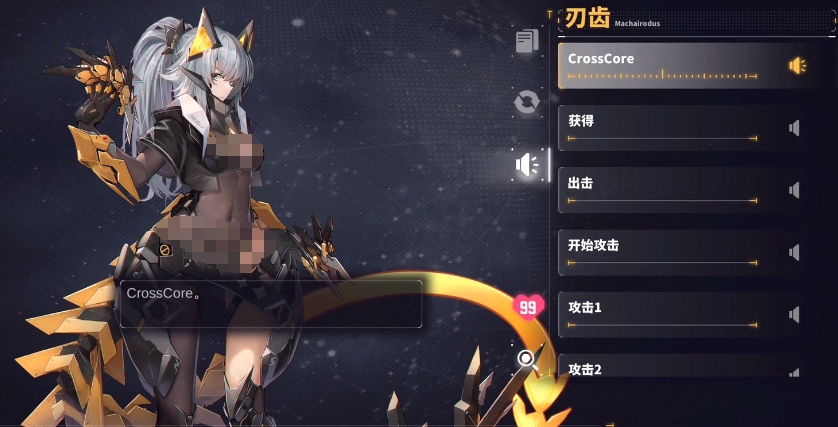Image resolution: width=838 pixels, height=427 pixels.
Task: Click the orange speaker icon beside CrossCore
Action: [797, 65]
